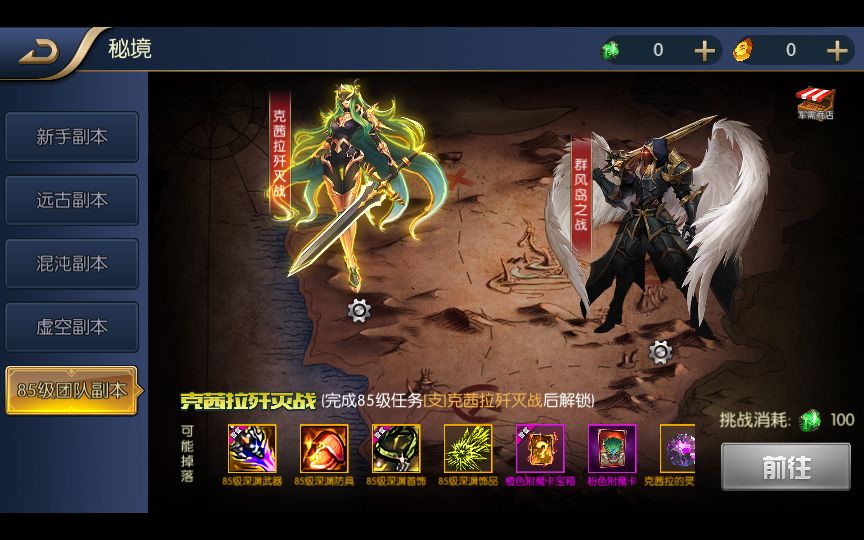Image resolution: width=864 pixels, height=540 pixels.
Task: View the 85级深渊饰品 drop icon
Action: (x=468, y=449)
